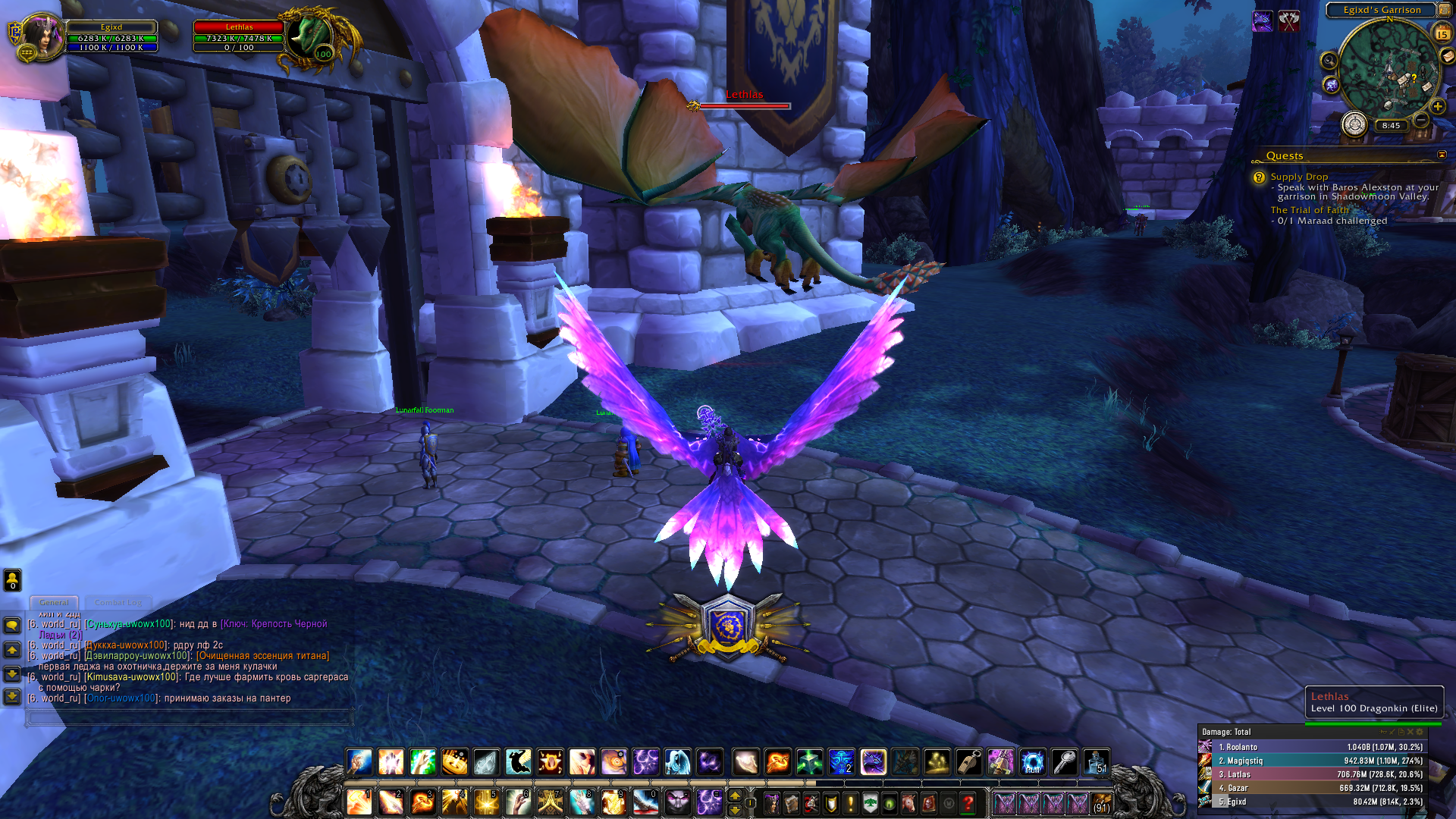
Task: Open the chat menu speech bubble button
Action: [12, 626]
